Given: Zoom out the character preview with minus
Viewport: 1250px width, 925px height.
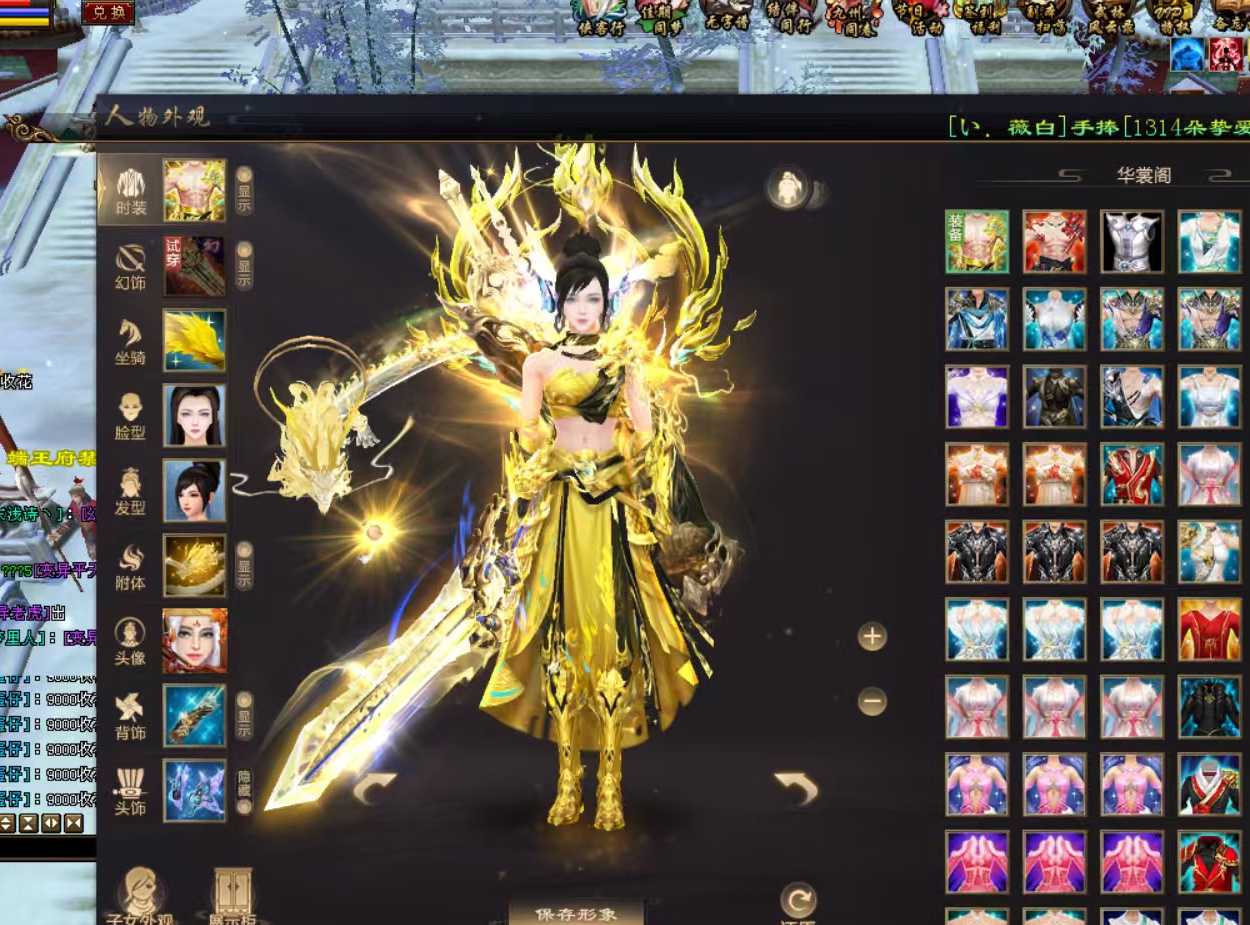Looking at the screenshot, I should click(x=872, y=702).
